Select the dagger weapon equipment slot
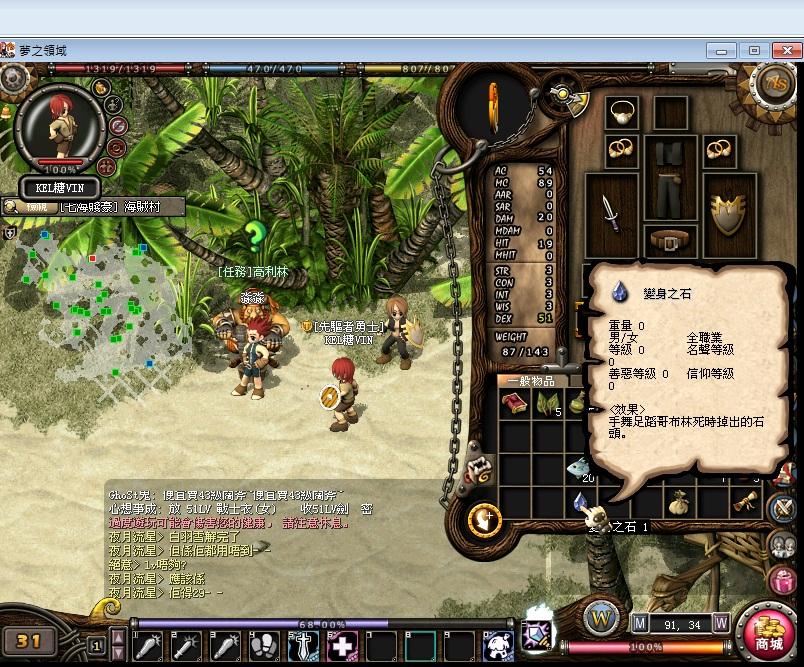The height and width of the screenshot is (667, 804). click(x=609, y=211)
